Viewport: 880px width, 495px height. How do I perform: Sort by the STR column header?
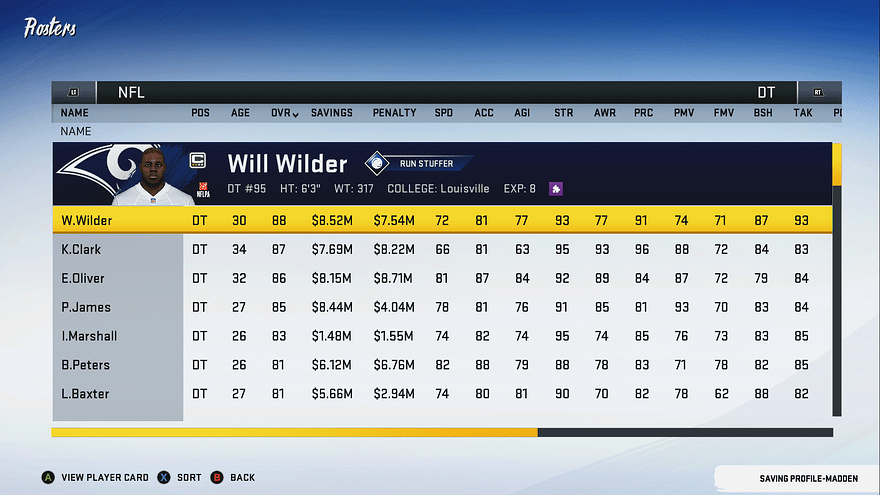pyautogui.click(x=563, y=113)
